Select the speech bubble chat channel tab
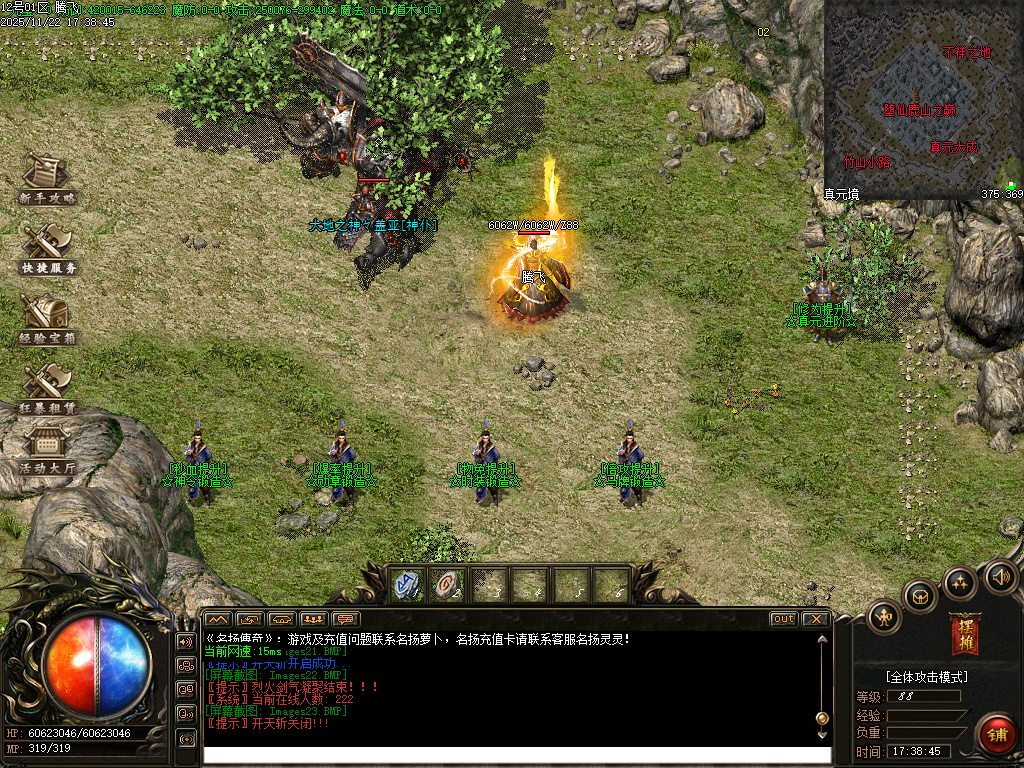The height and width of the screenshot is (768, 1024). pyautogui.click(x=346, y=619)
